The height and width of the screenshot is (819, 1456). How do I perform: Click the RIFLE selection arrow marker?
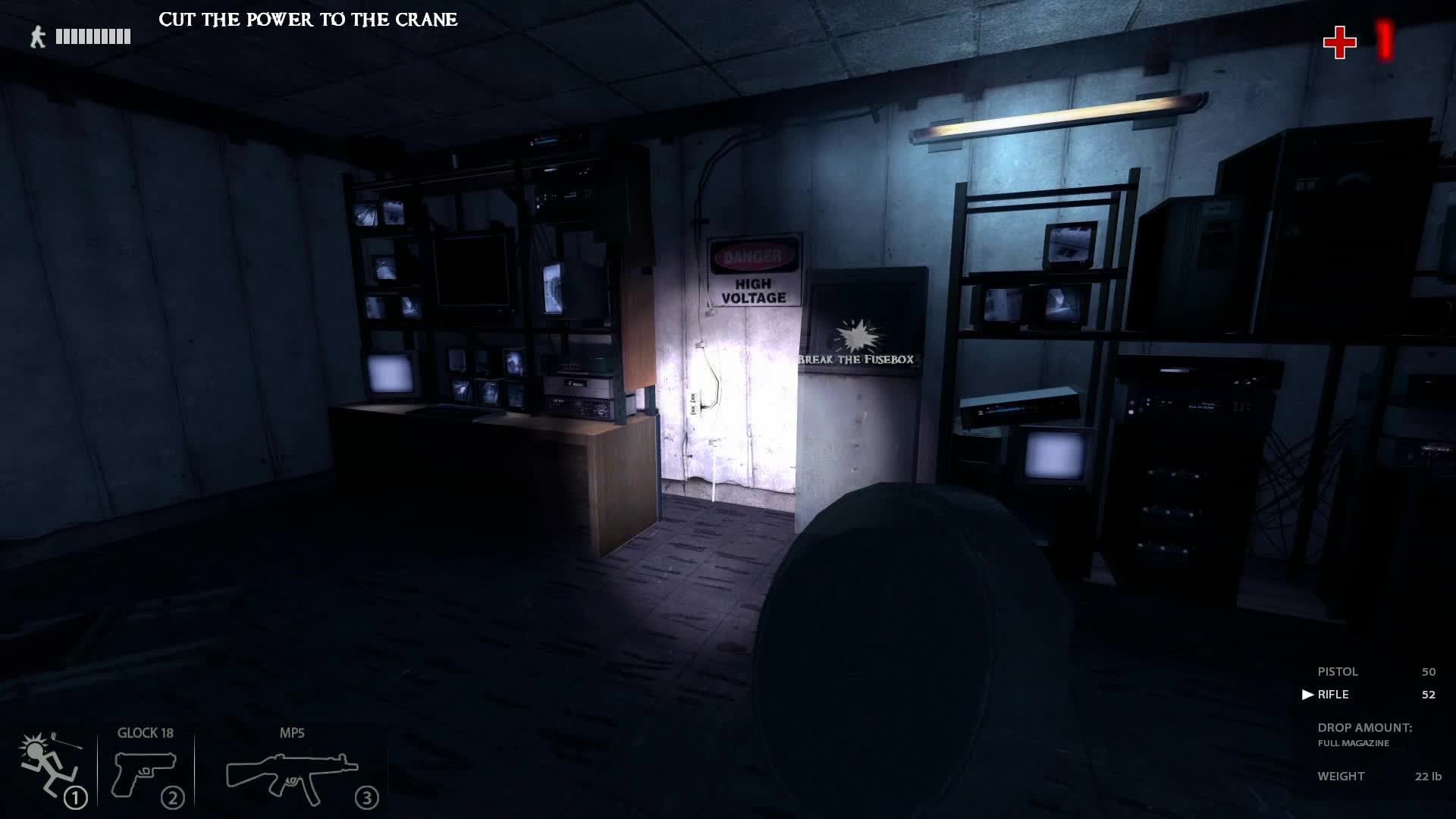(1307, 694)
